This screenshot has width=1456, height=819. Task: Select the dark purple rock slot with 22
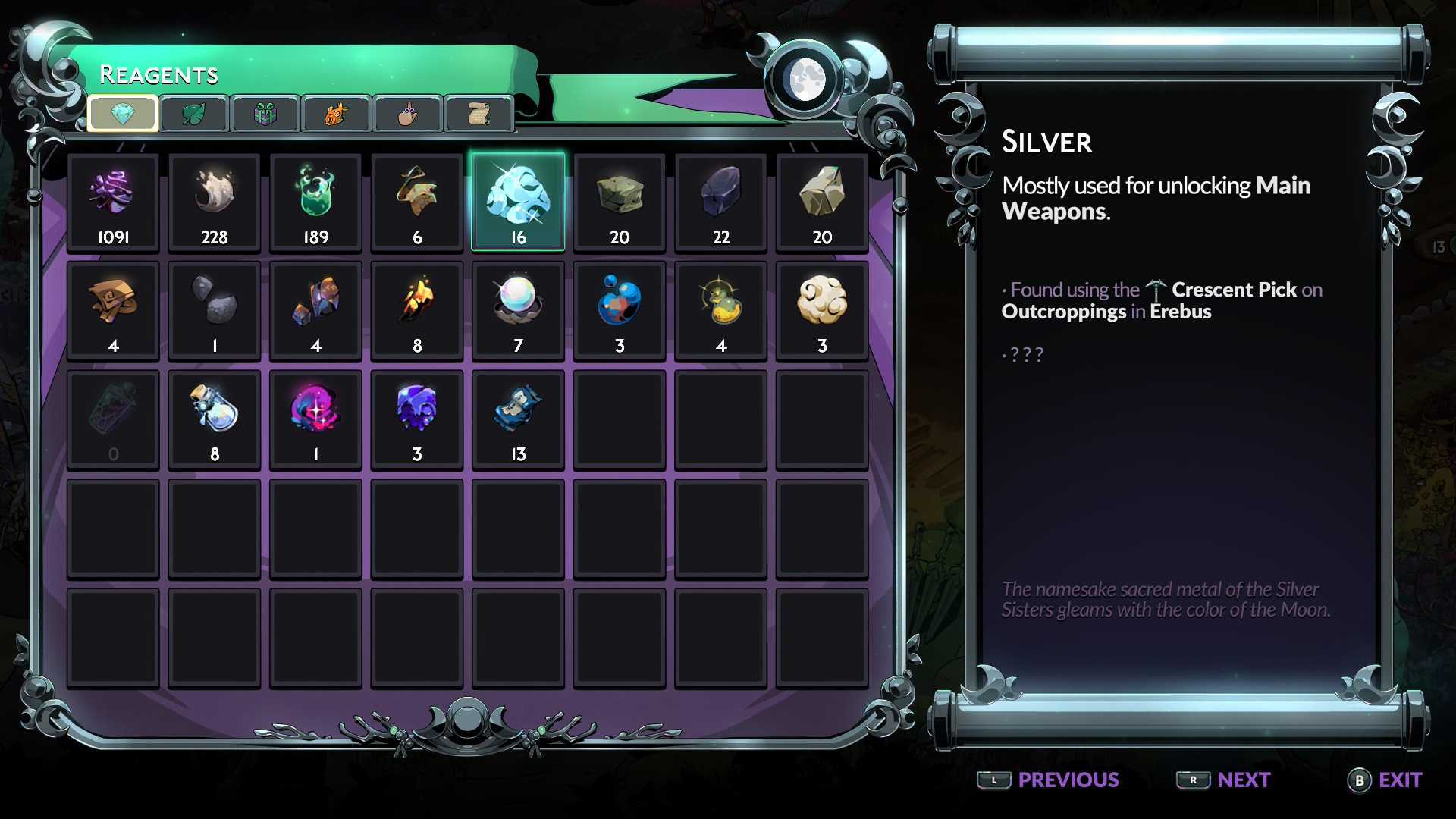coord(721,202)
